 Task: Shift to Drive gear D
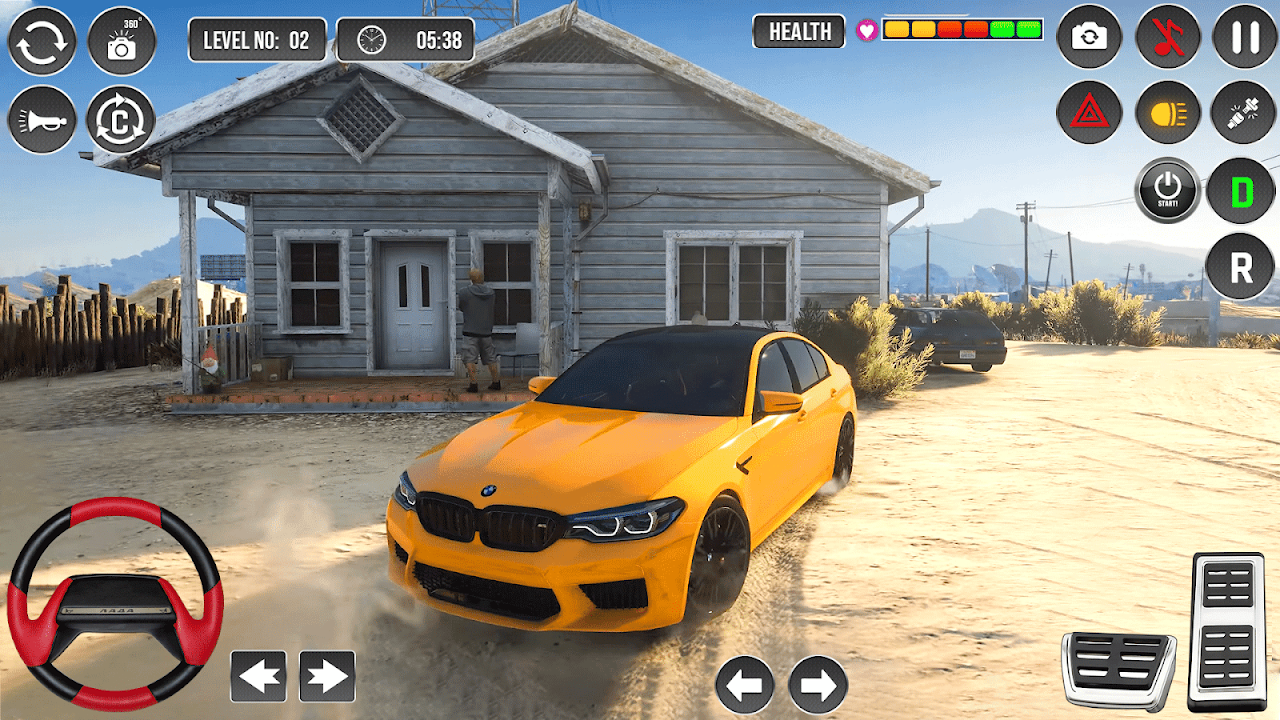pyautogui.click(x=1241, y=190)
